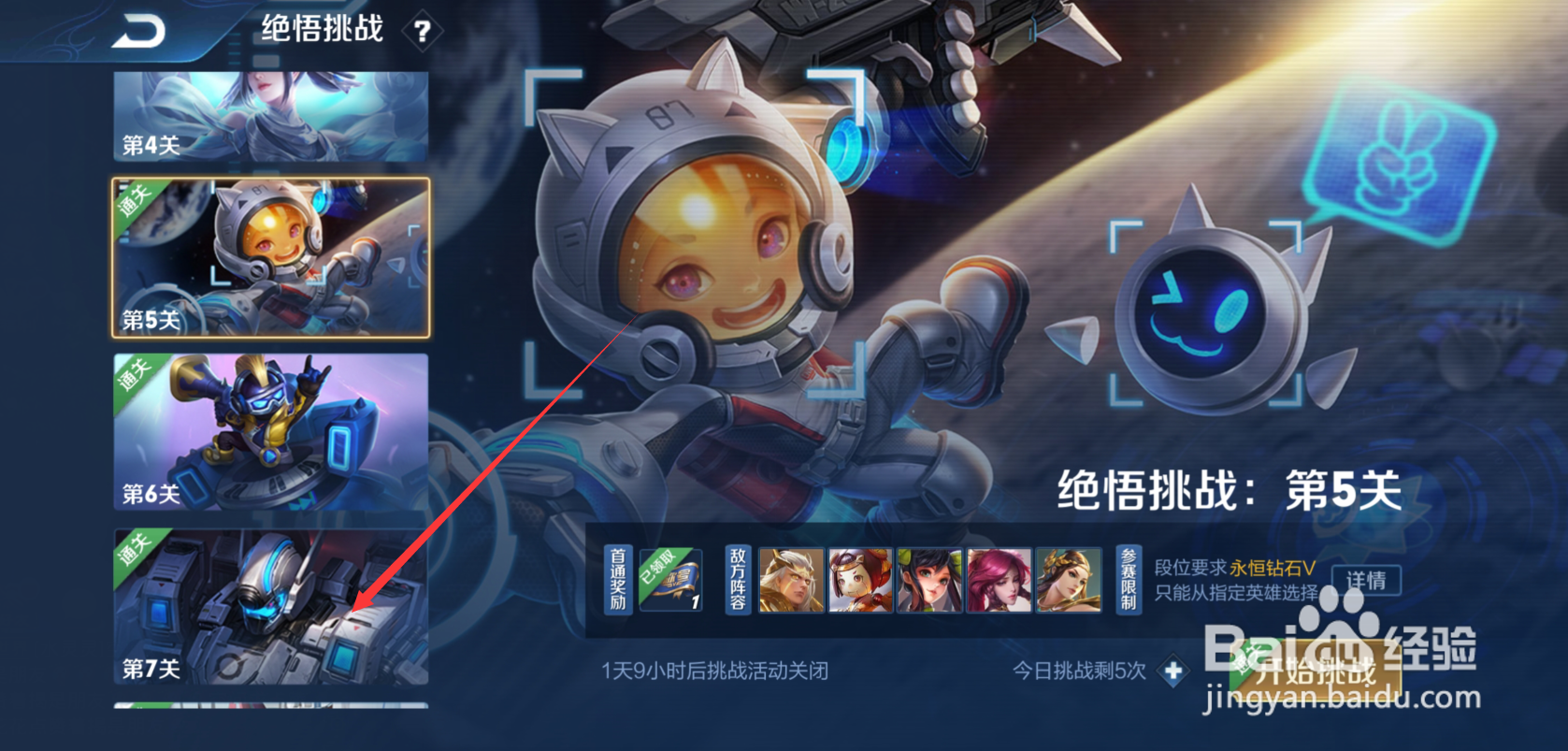Select the first enemy hero portrait
1568x751 pixels.
point(793,580)
